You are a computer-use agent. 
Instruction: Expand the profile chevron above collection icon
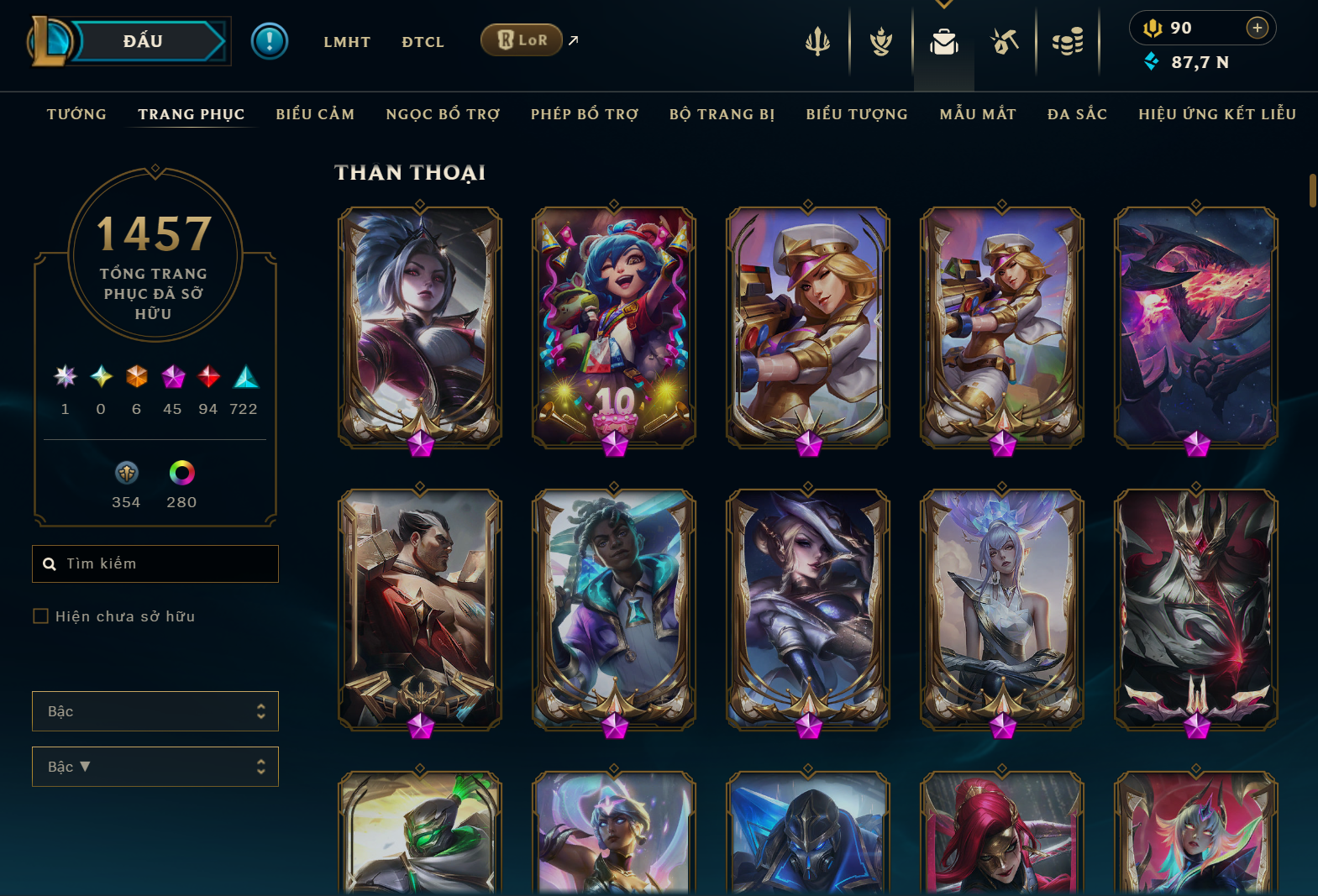coord(943,4)
